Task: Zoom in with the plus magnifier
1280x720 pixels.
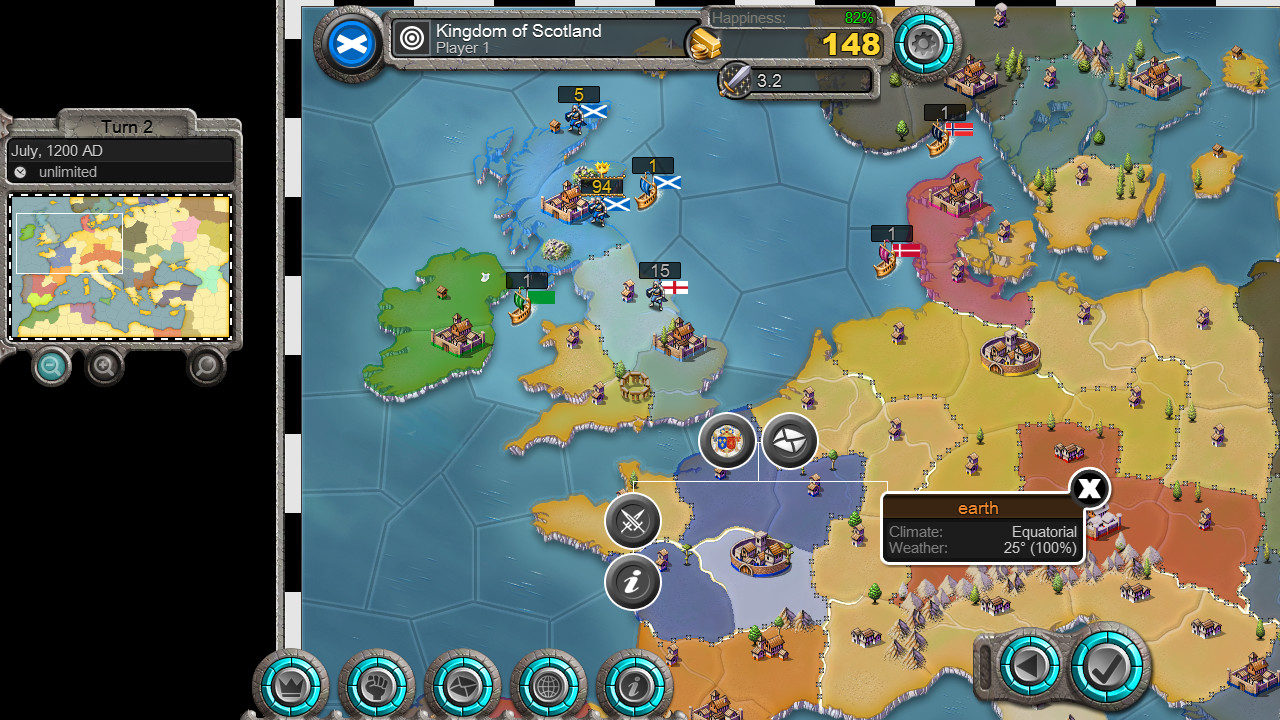Action: click(x=105, y=367)
